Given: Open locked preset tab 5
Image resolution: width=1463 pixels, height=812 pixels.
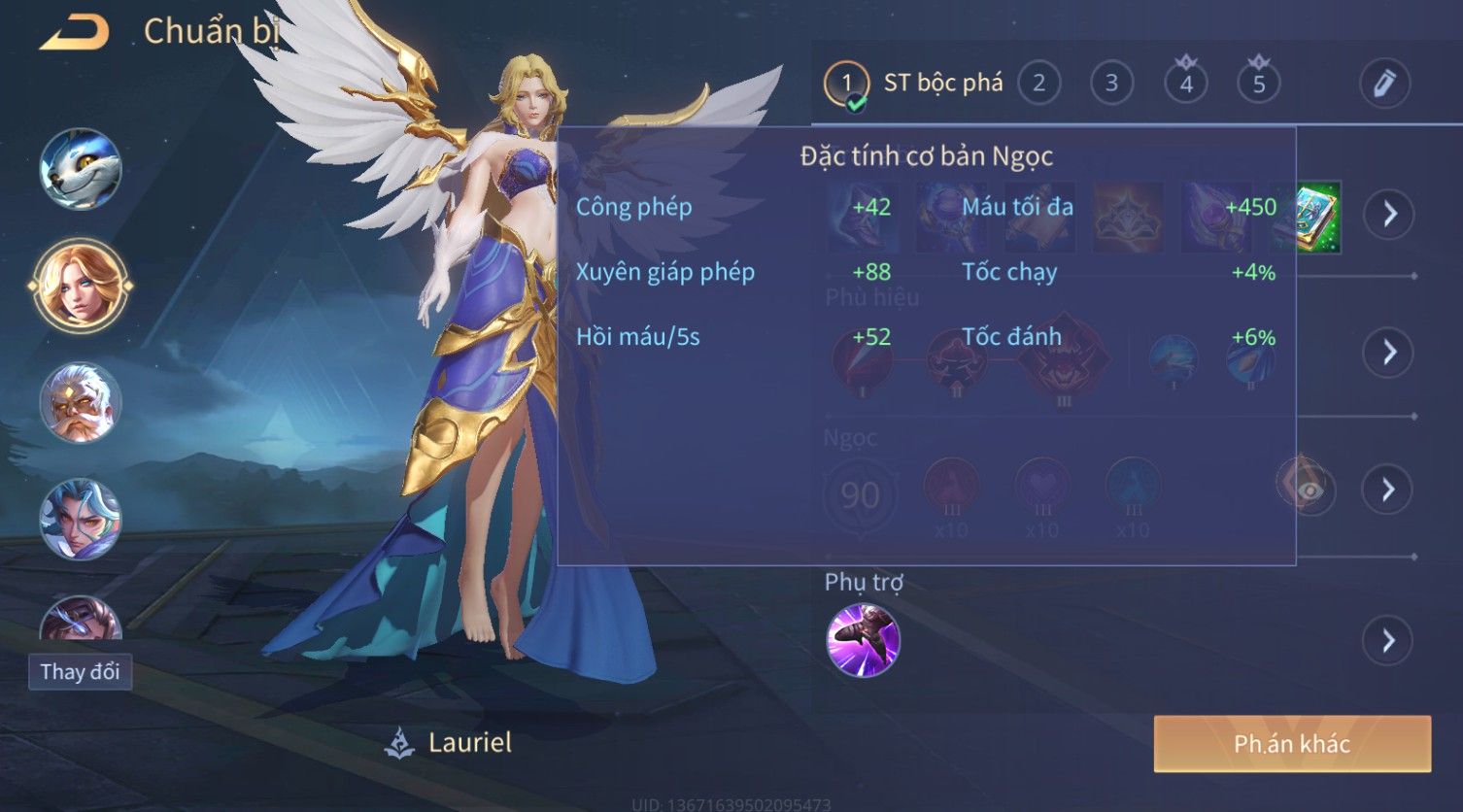Looking at the screenshot, I should [1258, 84].
